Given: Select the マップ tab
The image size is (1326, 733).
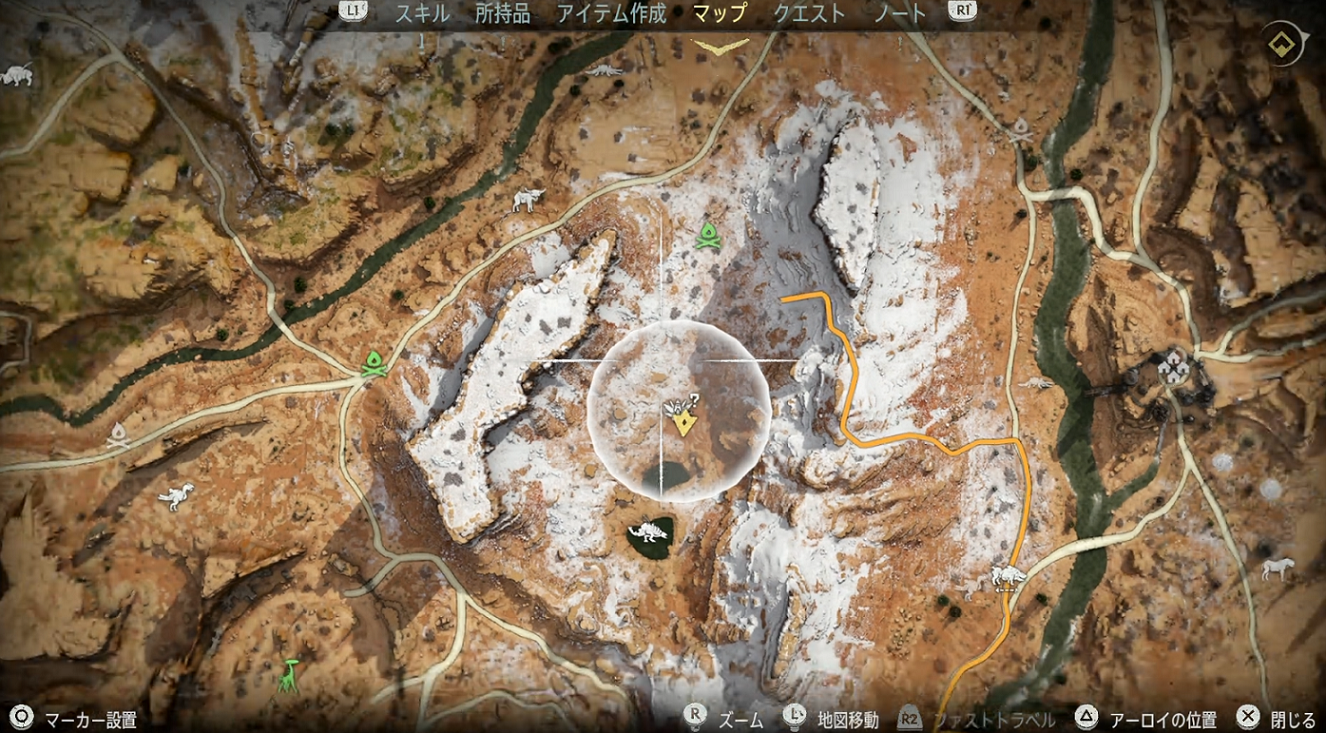Looking at the screenshot, I should 720,14.
